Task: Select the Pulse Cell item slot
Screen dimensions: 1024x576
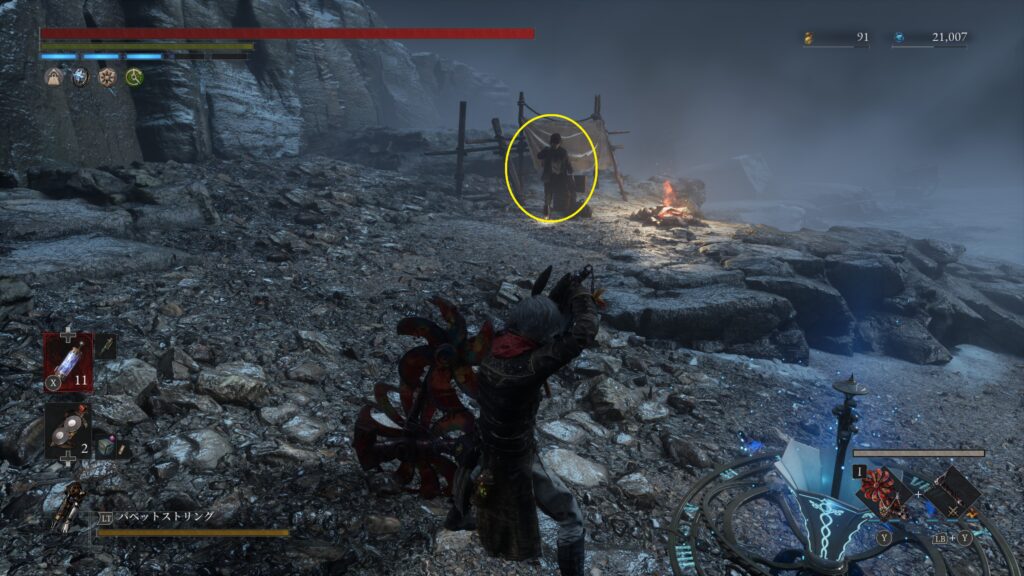Action: [68, 359]
